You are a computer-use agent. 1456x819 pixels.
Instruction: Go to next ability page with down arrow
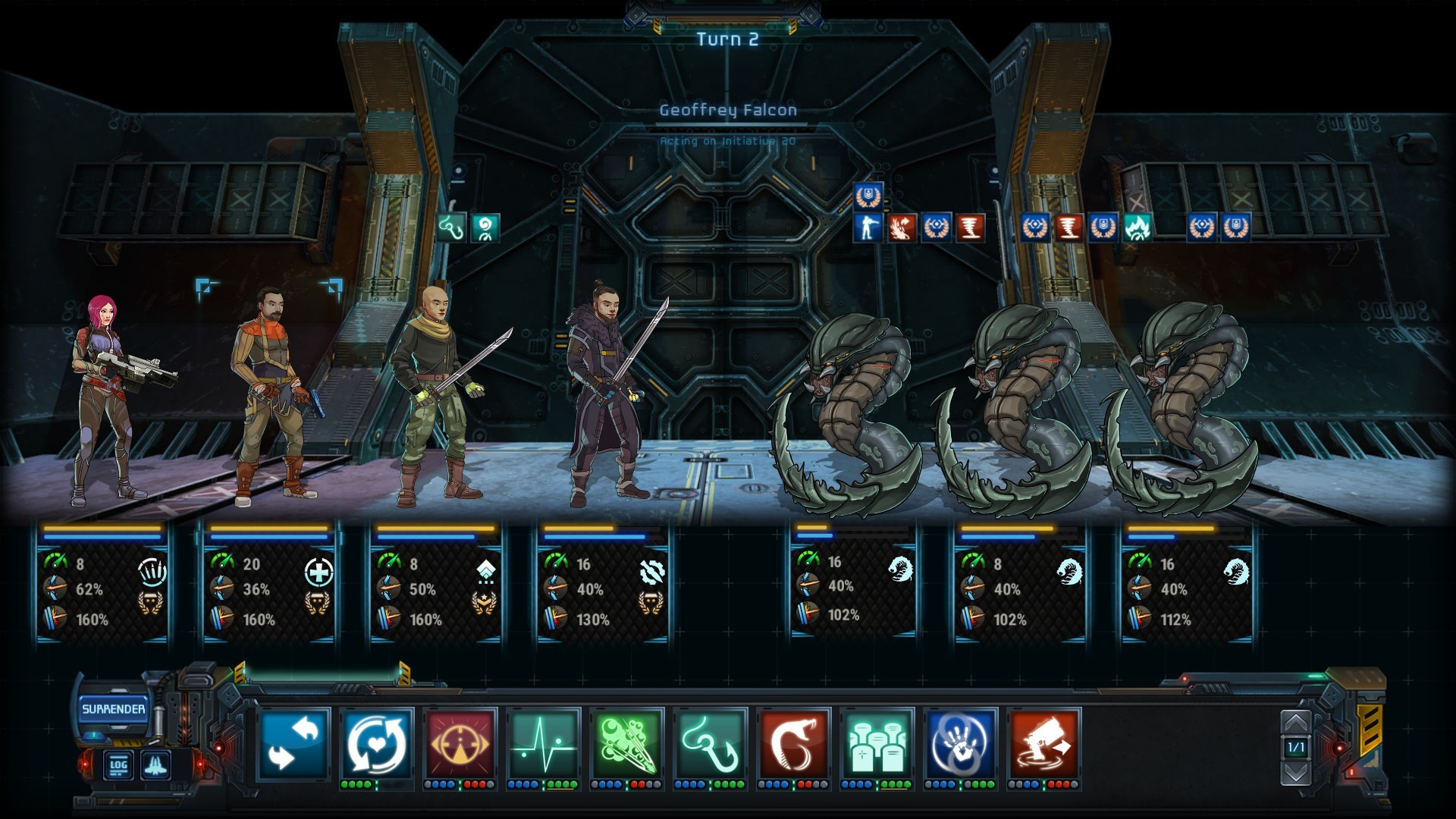tap(1295, 772)
